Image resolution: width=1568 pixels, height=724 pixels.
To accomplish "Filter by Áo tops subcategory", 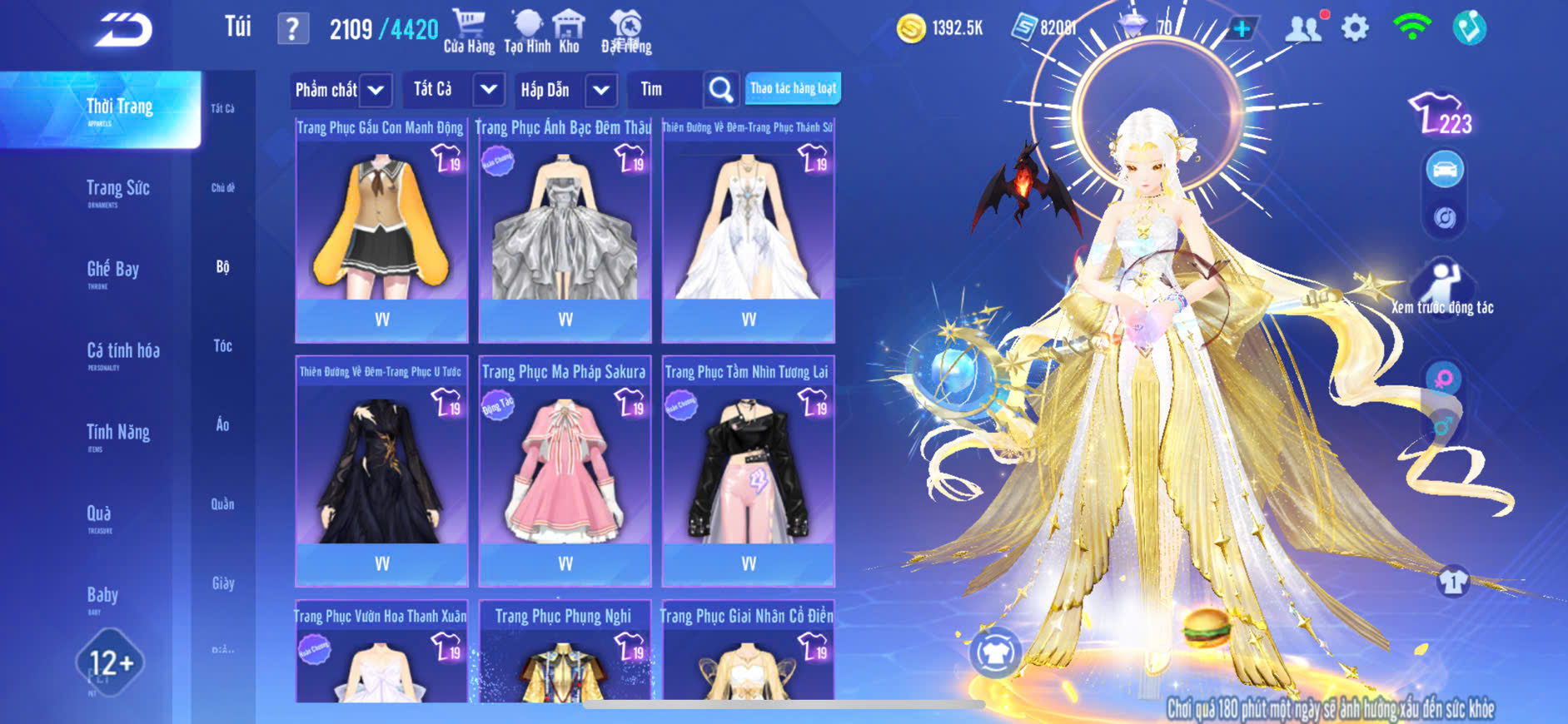I will pyautogui.click(x=222, y=425).
